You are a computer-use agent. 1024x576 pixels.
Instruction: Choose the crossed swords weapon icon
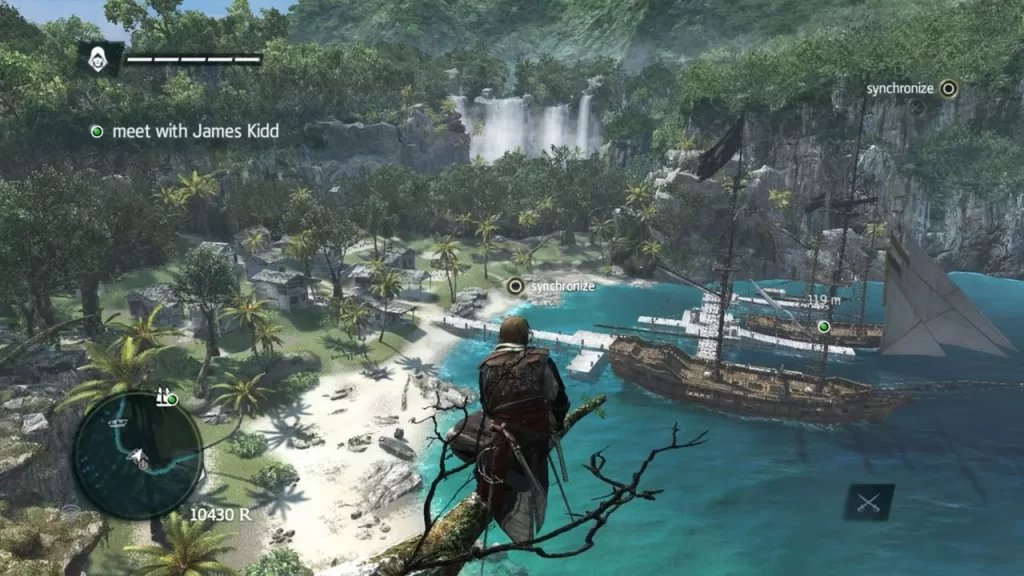tap(868, 502)
